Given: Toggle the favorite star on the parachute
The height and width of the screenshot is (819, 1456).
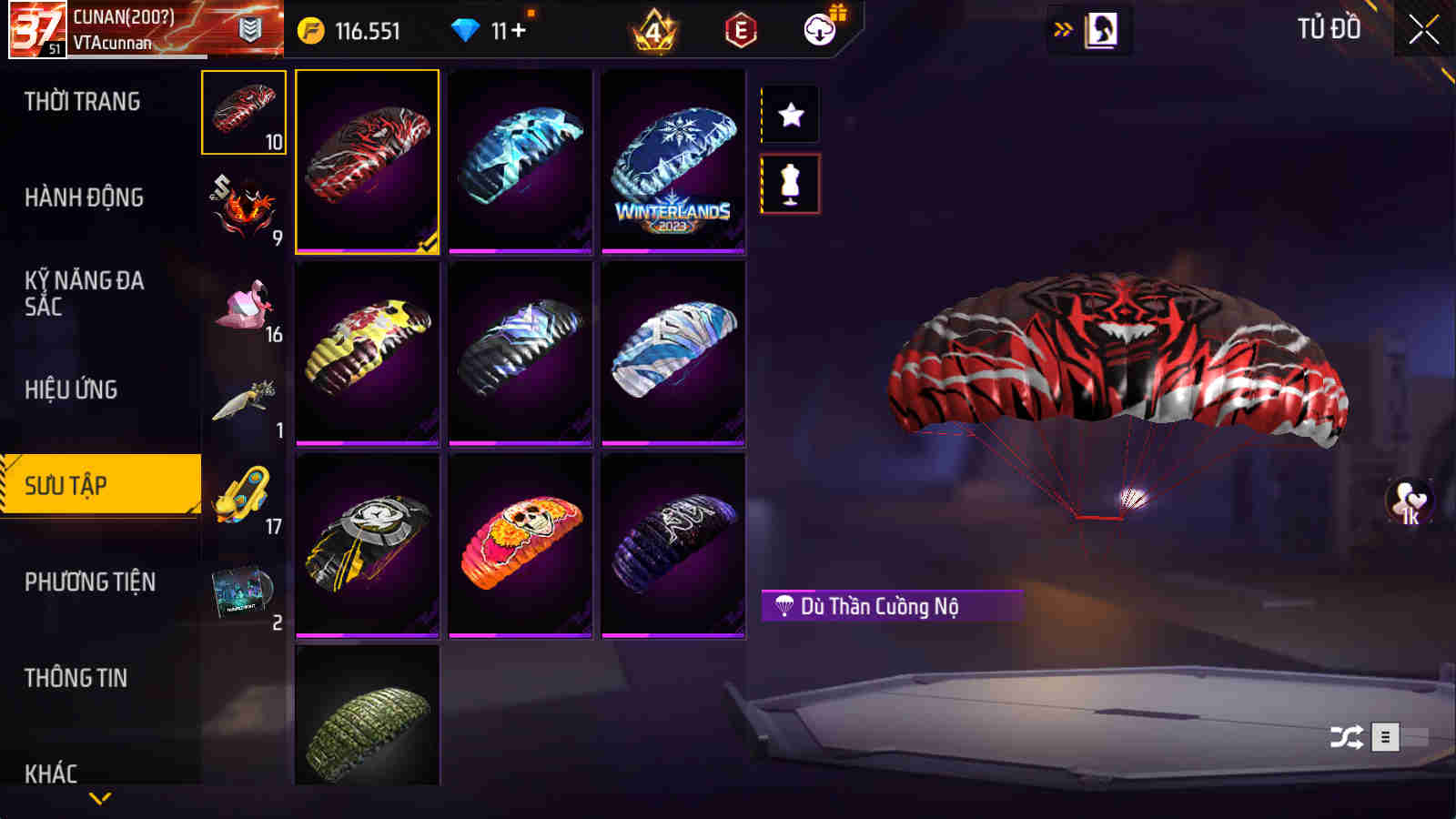Looking at the screenshot, I should [x=791, y=115].
